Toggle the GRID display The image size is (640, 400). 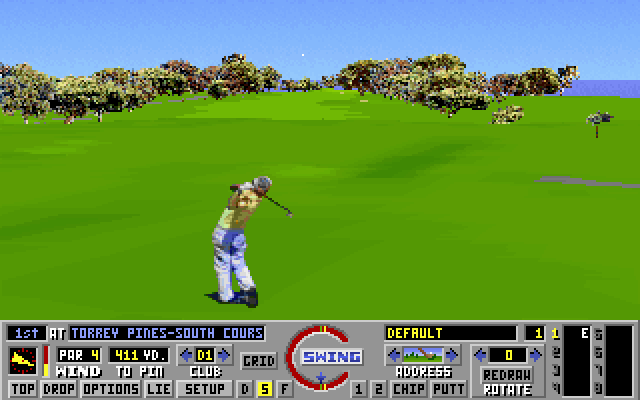259,360
